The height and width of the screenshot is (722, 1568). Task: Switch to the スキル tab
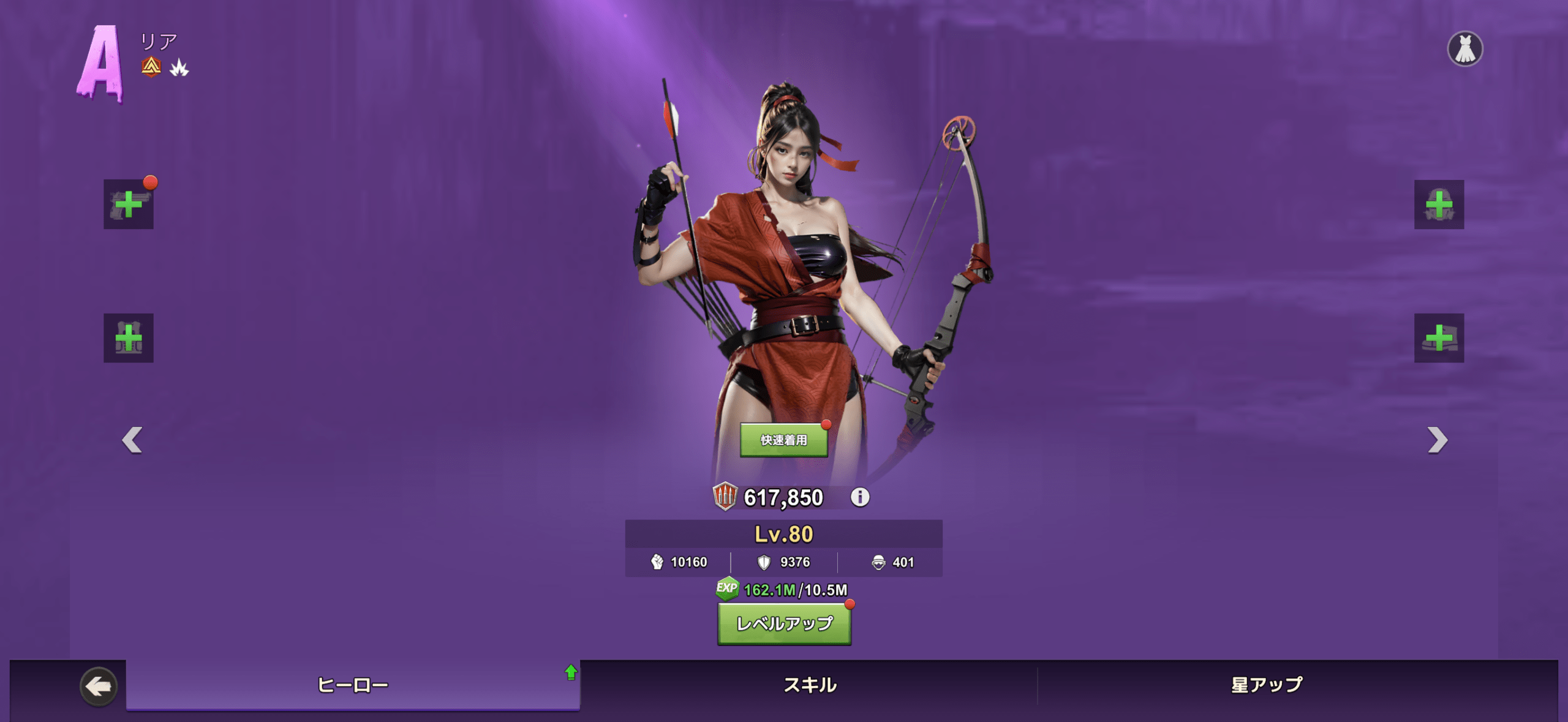[x=810, y=685]
